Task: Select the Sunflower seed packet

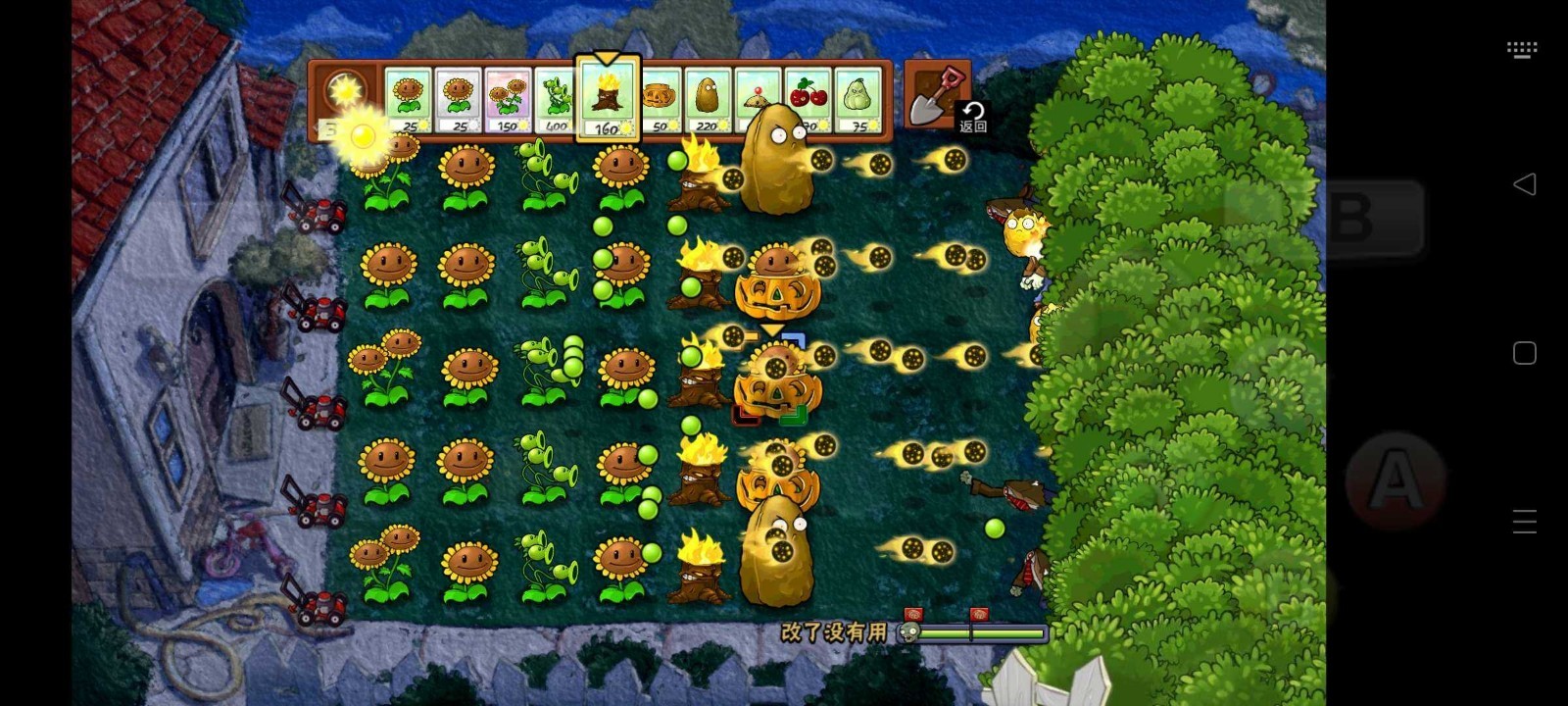Action: pos(408,98)
